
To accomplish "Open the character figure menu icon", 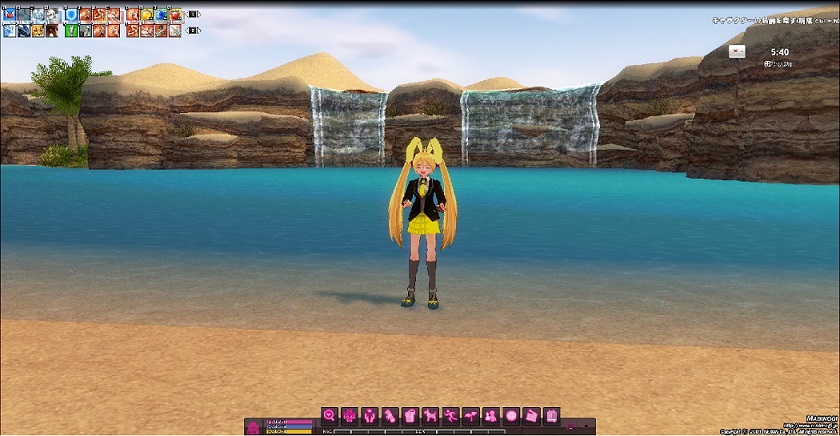I will click(x=370, y=415).
